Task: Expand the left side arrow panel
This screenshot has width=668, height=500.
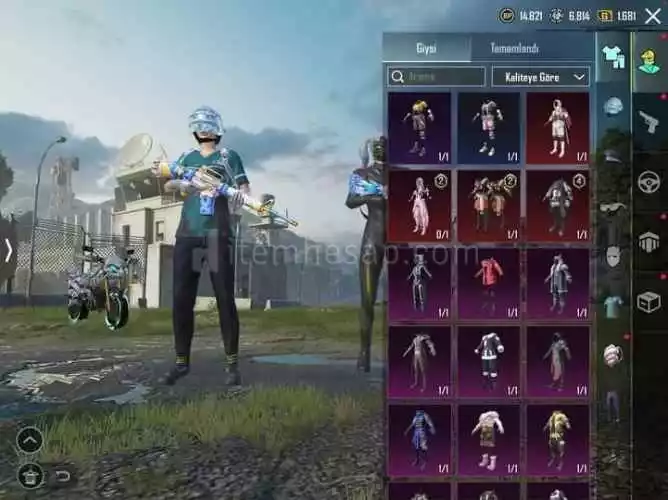Action: click(x=8, y=250)
